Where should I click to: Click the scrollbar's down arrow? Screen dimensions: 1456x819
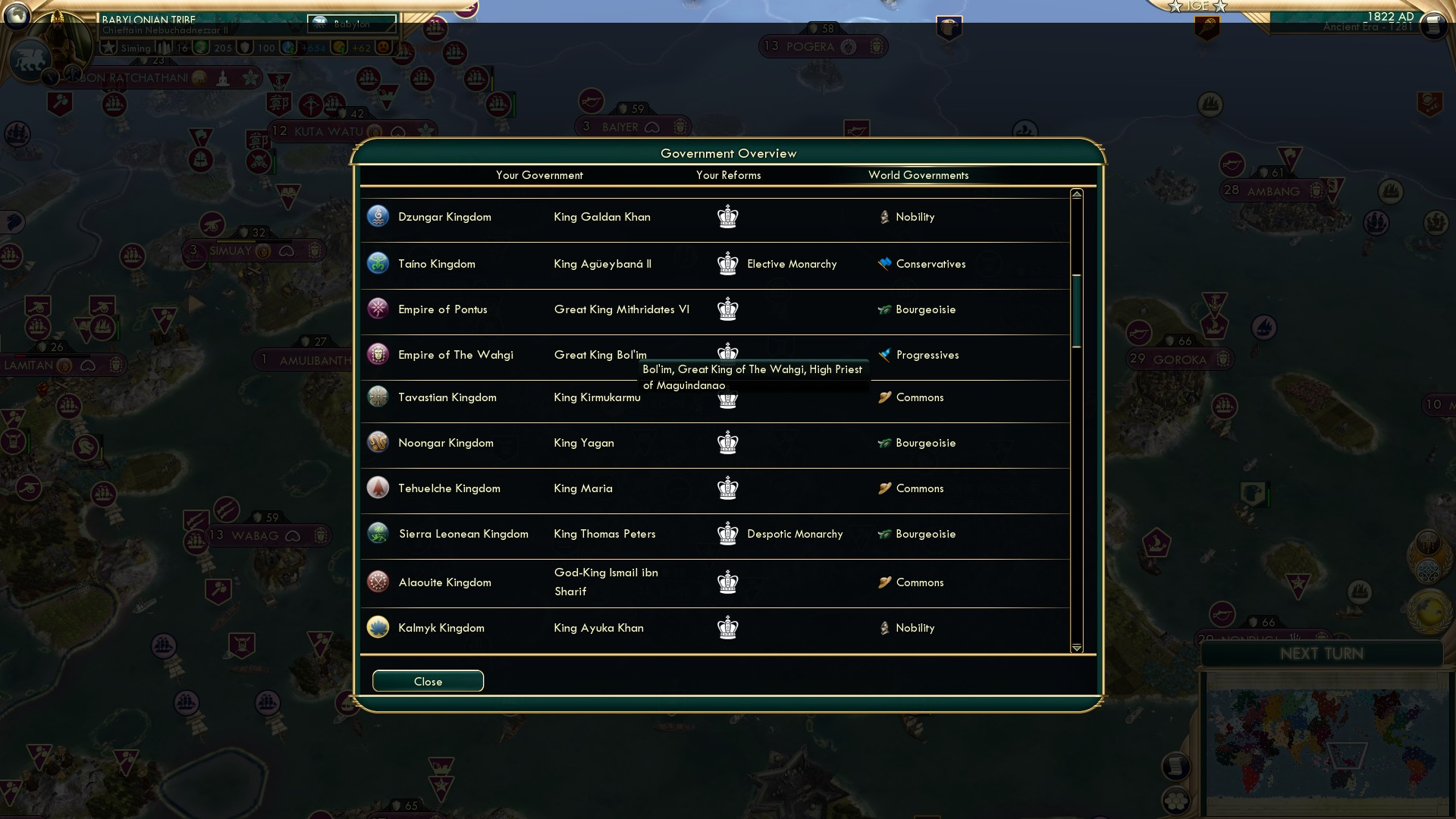tap(1075, 648)
